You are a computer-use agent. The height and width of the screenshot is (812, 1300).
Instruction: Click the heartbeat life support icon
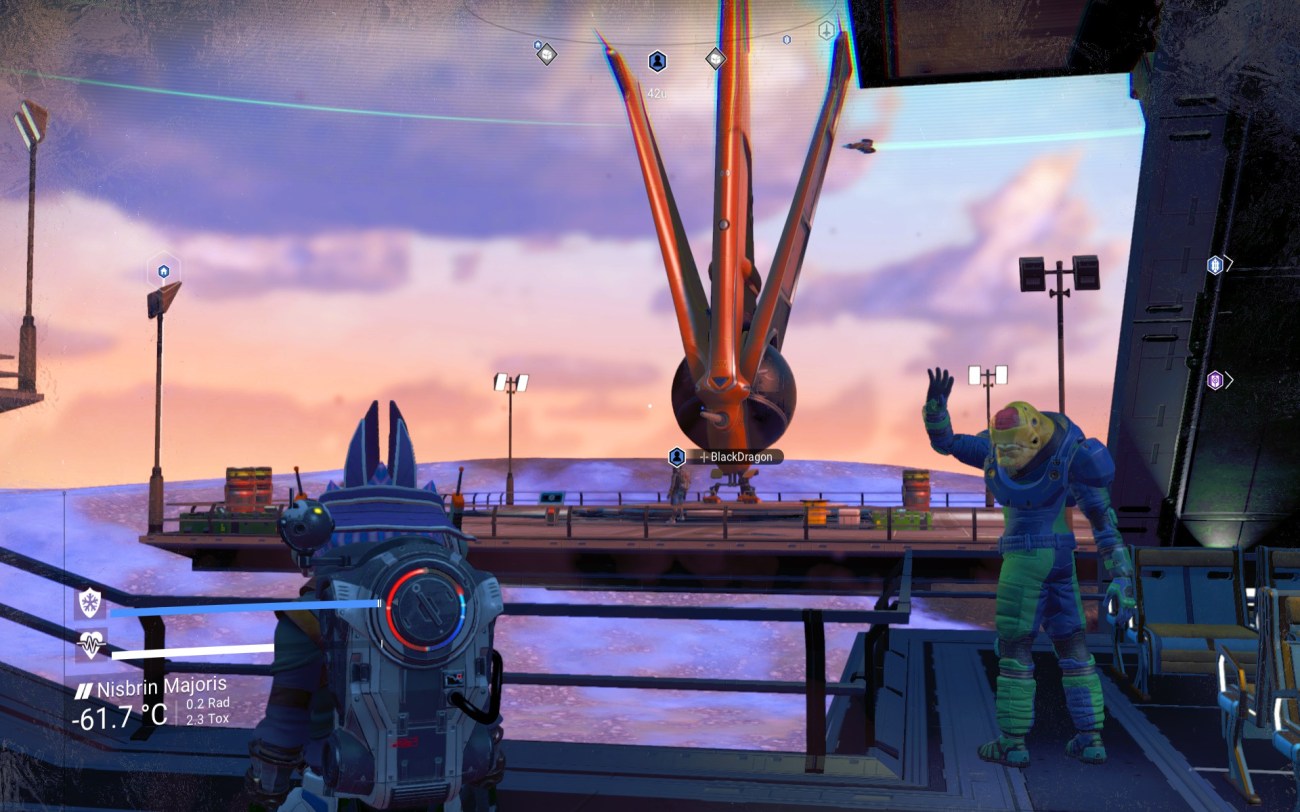coord(91,646)
